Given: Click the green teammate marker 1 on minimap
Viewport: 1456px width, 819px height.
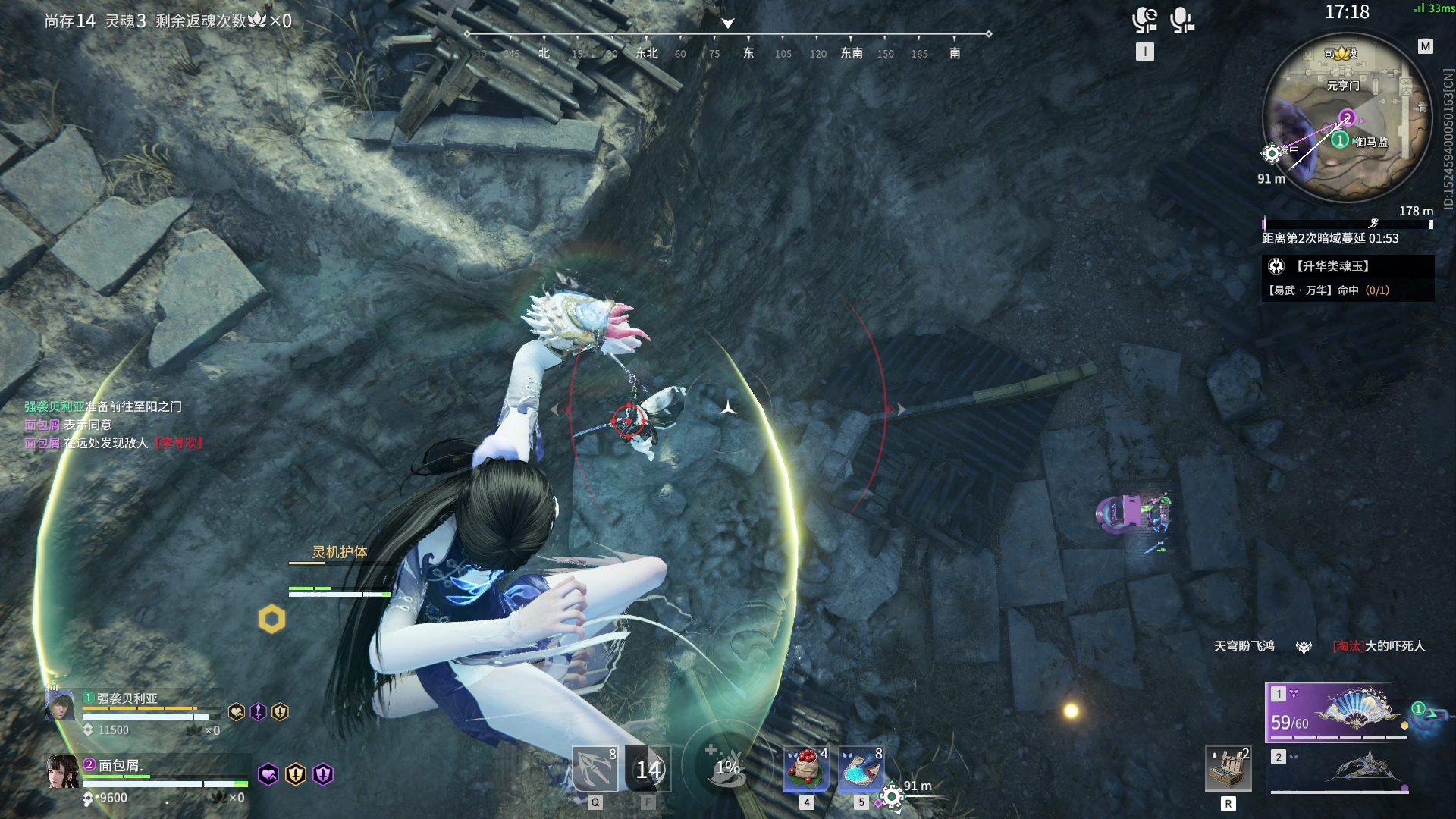Looking at the screenshot, I should tap(1340, 140).
